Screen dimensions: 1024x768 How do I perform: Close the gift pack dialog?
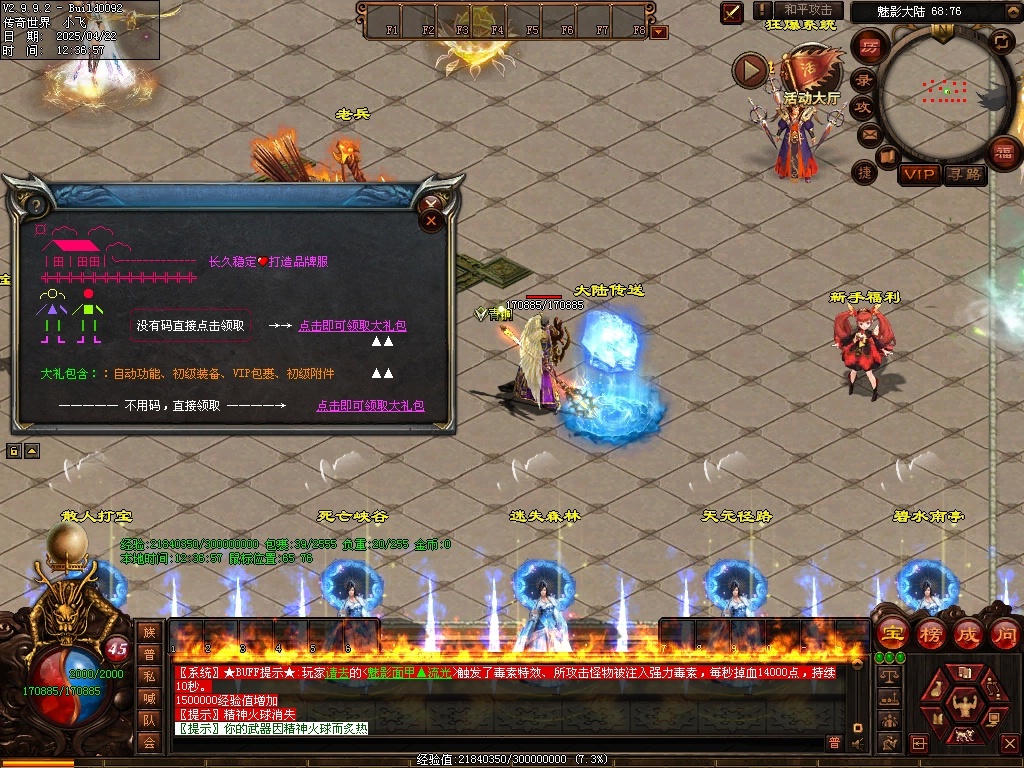tap(432, 219)
